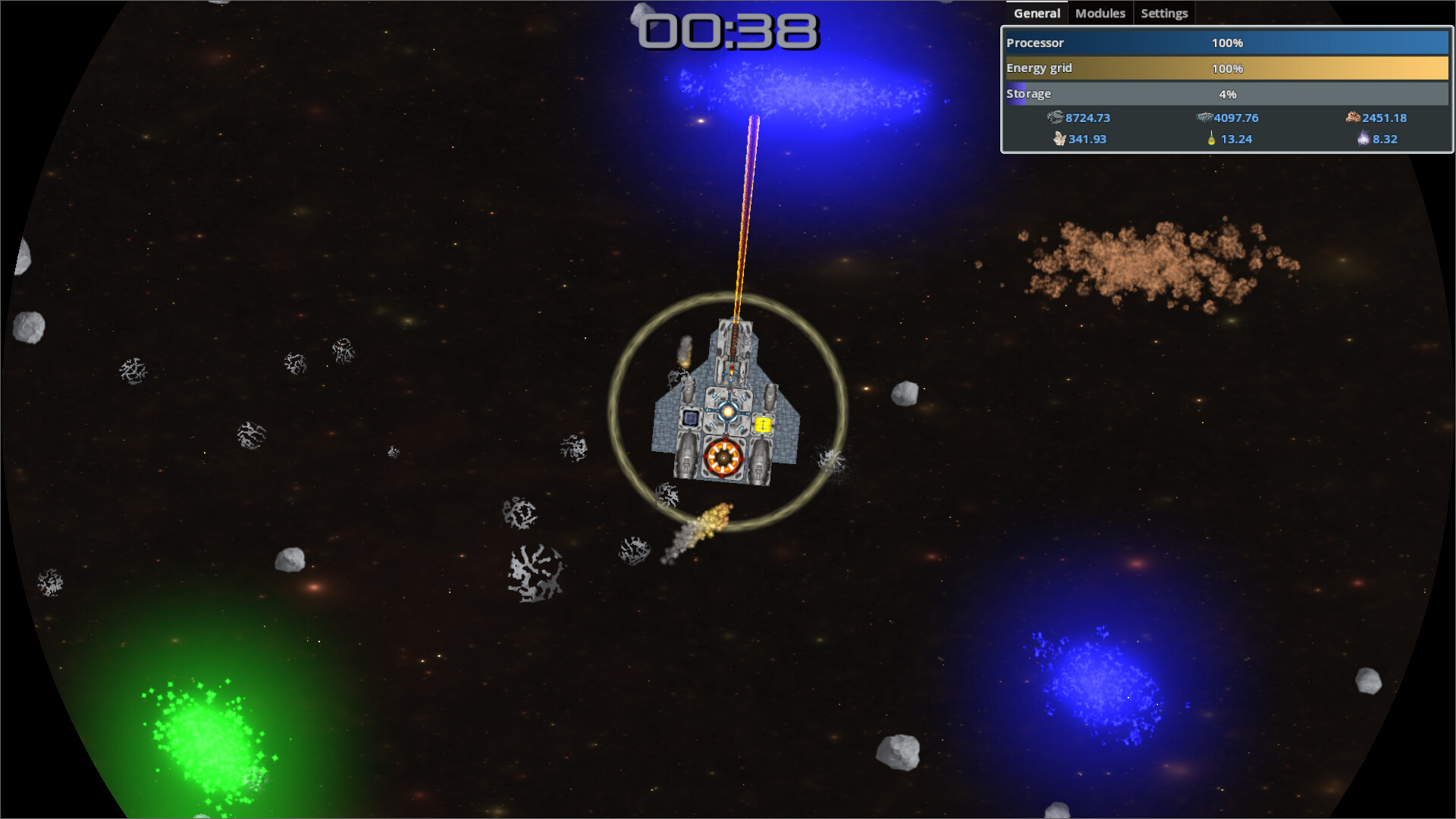Open the Settings tab
This screenshot has width=1456, height=819.
pos(1164,13)
